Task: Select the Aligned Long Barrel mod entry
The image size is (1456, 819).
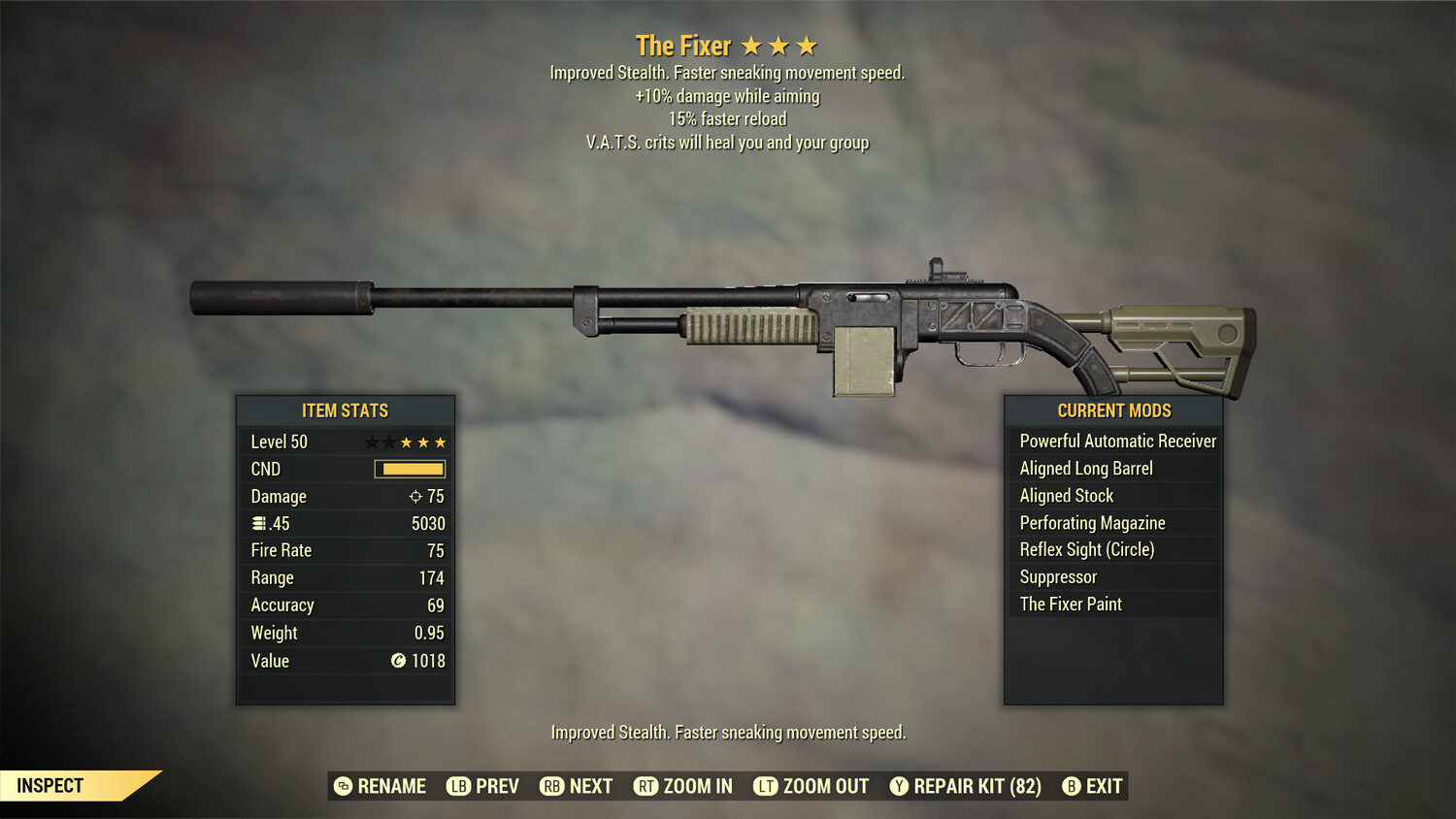Action: (x=1086, y=468)
